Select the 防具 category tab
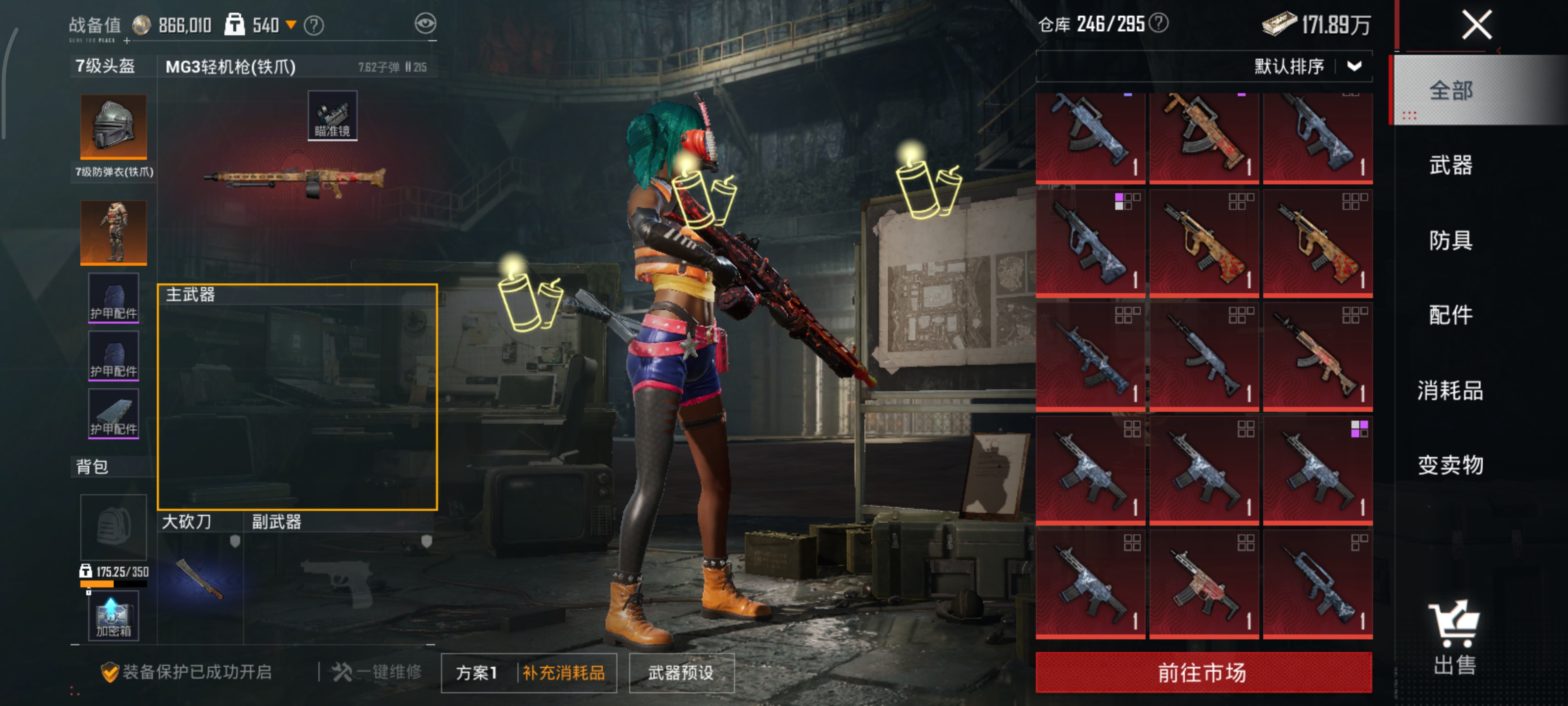Viewport: 1568px width, 706px height. [x=1450, y=241]
